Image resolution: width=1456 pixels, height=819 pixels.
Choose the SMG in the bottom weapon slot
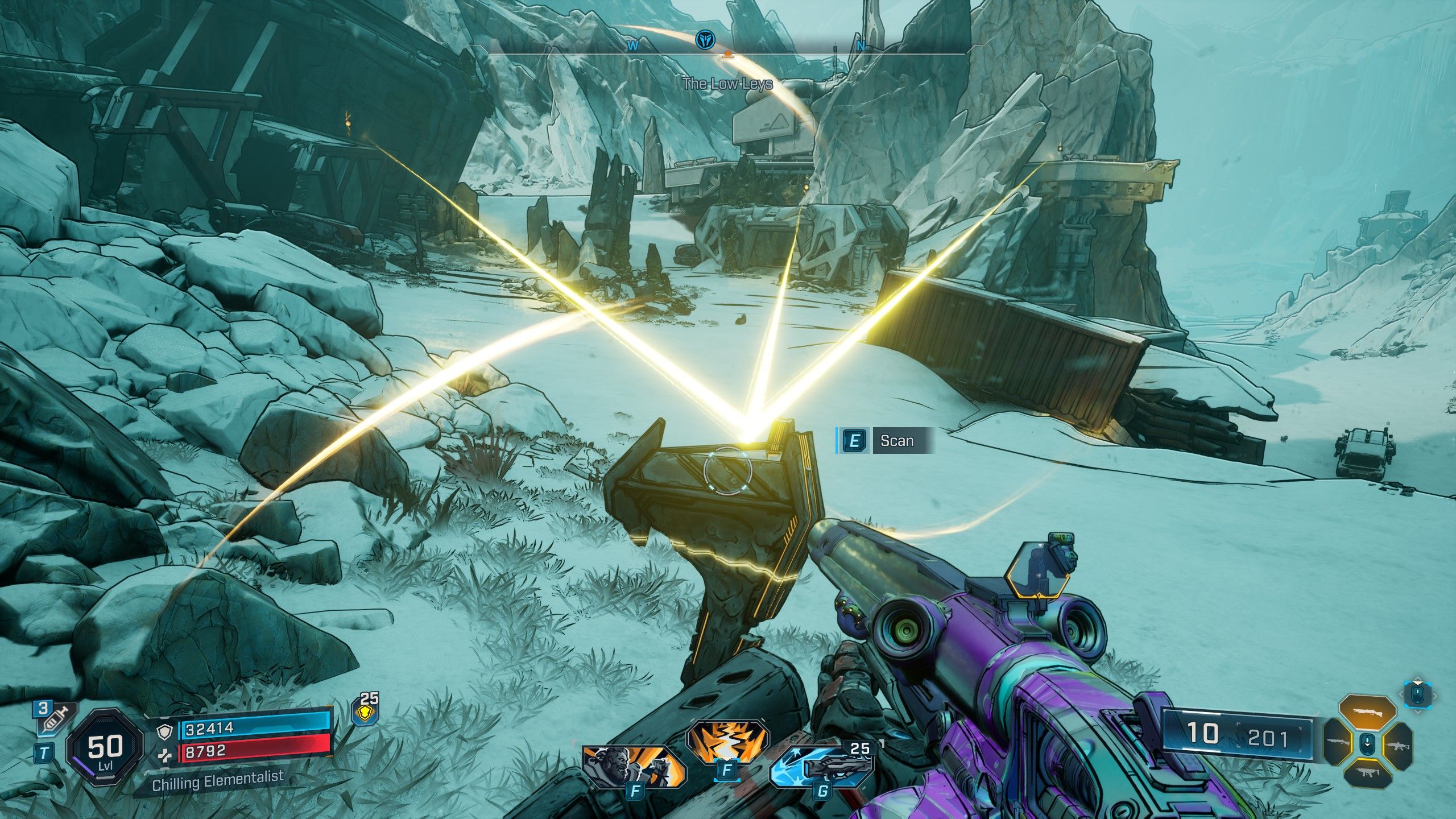tap(1367, 772)
